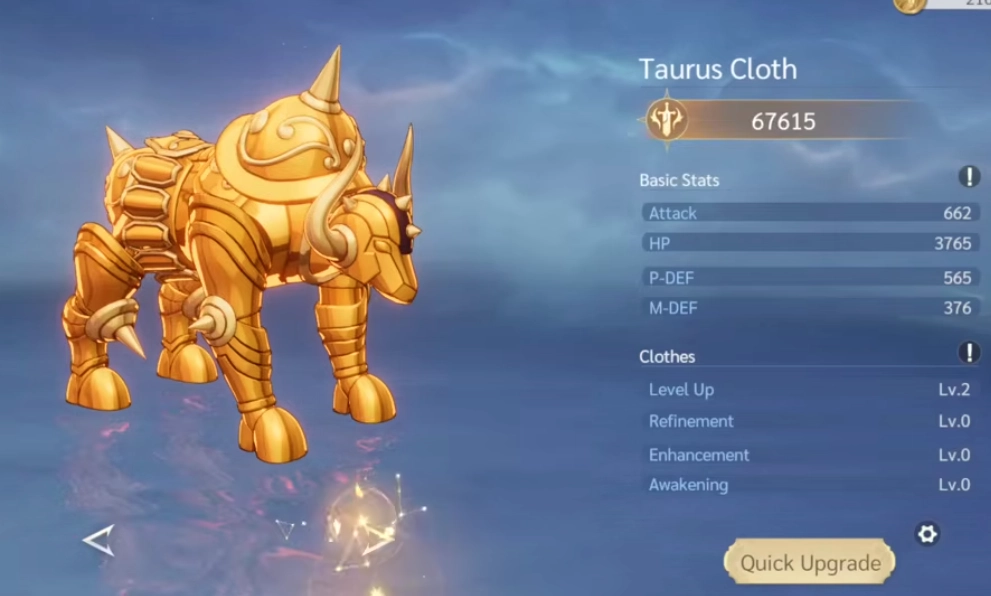Go back with the left arrow

pyautogui.click(x=98, y=541)
